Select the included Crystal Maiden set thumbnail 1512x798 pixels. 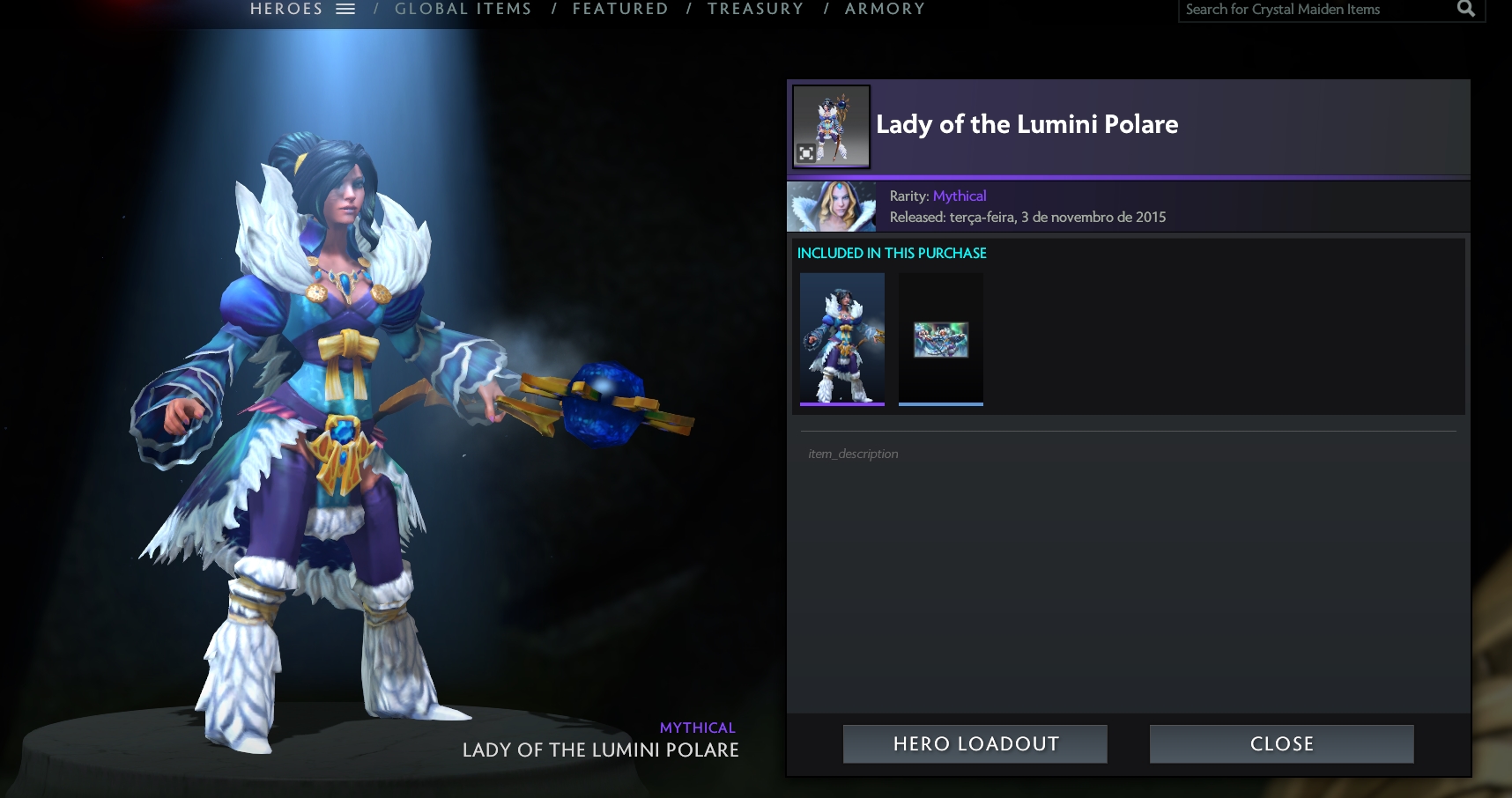(842, 338)
